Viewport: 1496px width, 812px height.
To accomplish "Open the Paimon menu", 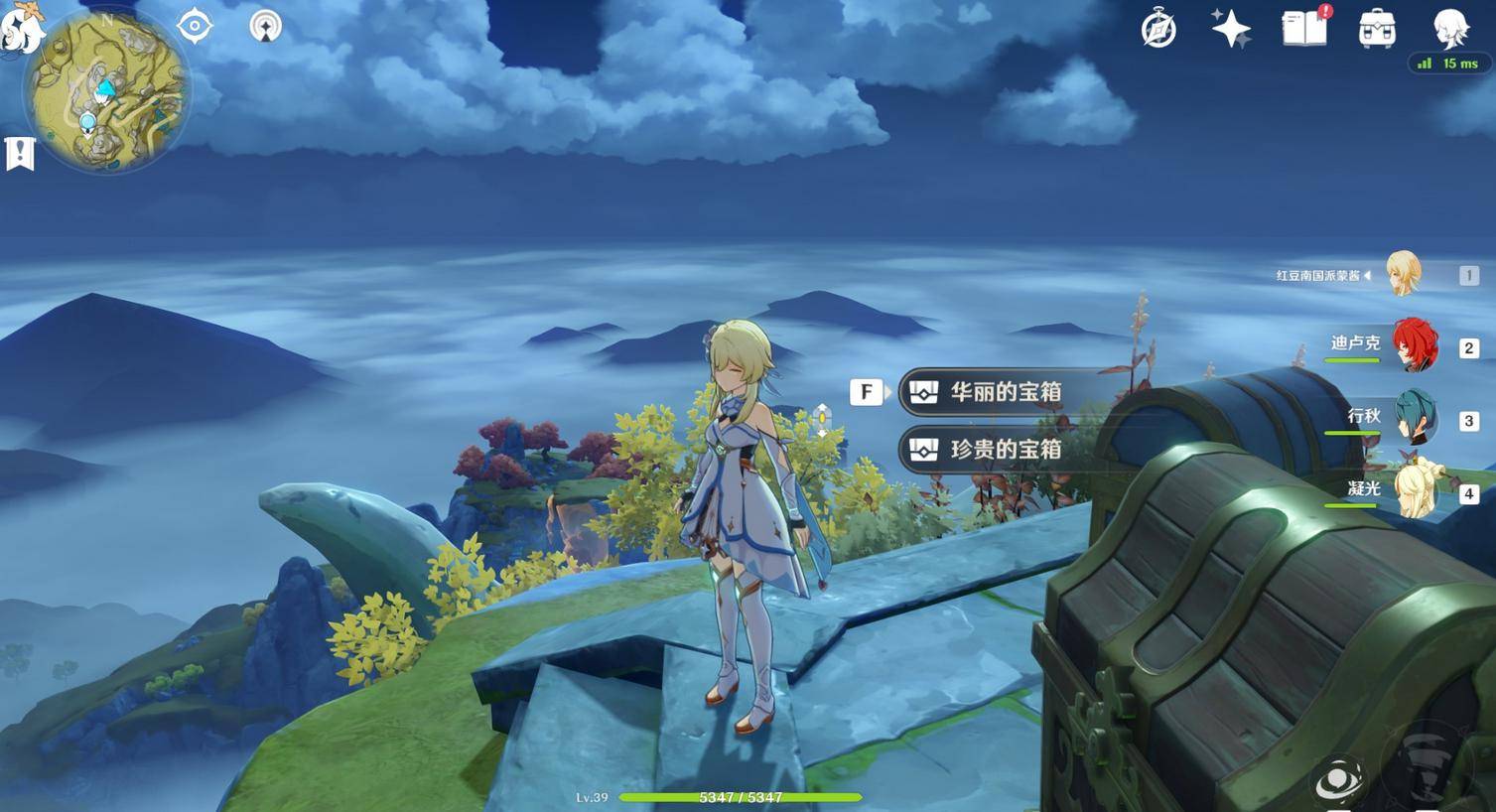I will pyautogui.click(x=20, y=28).
